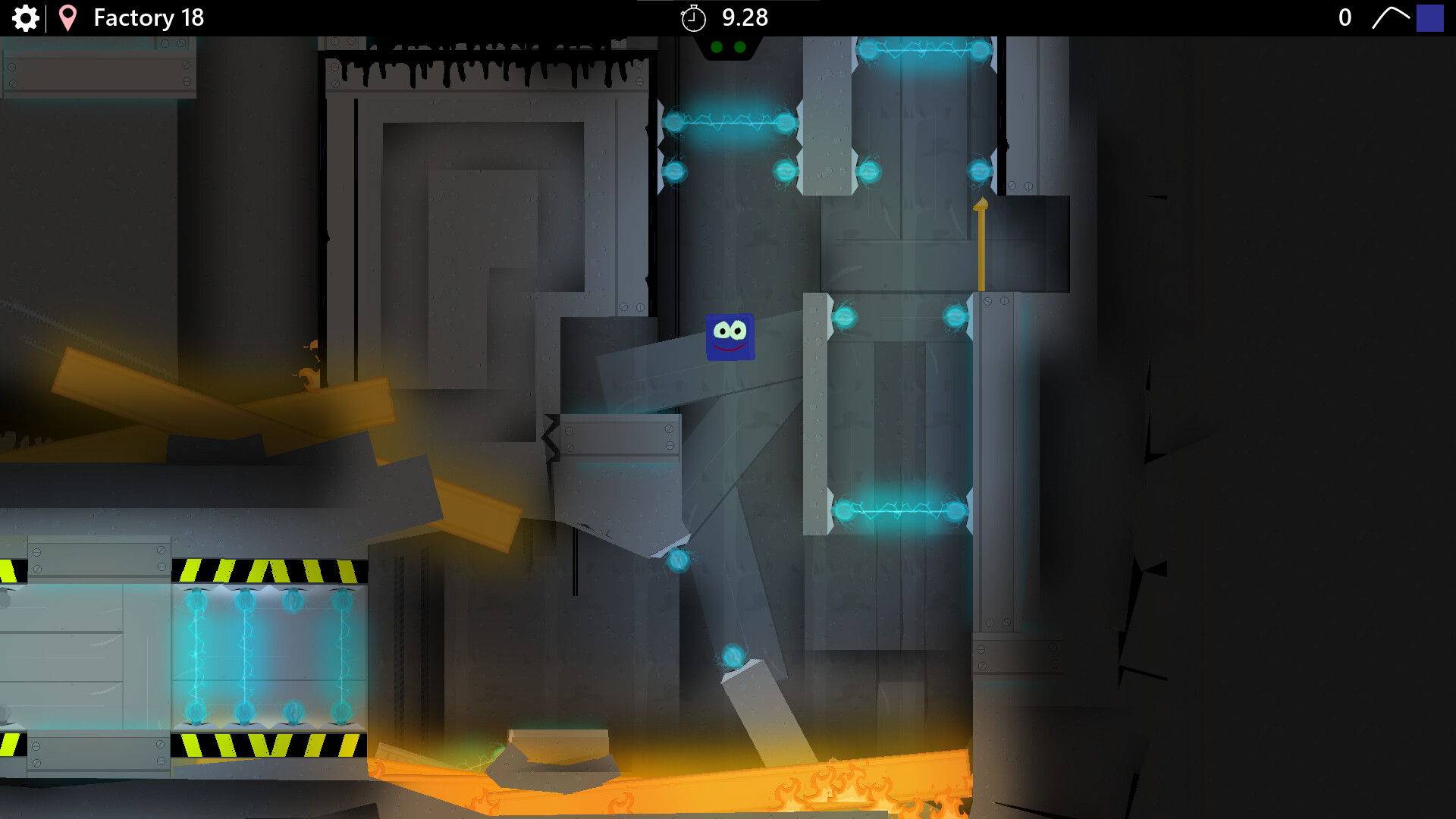The height and width of the screenshot is (819, 1456).
Task: Expand the level name Factory 18 header
Action: point(148,17)
